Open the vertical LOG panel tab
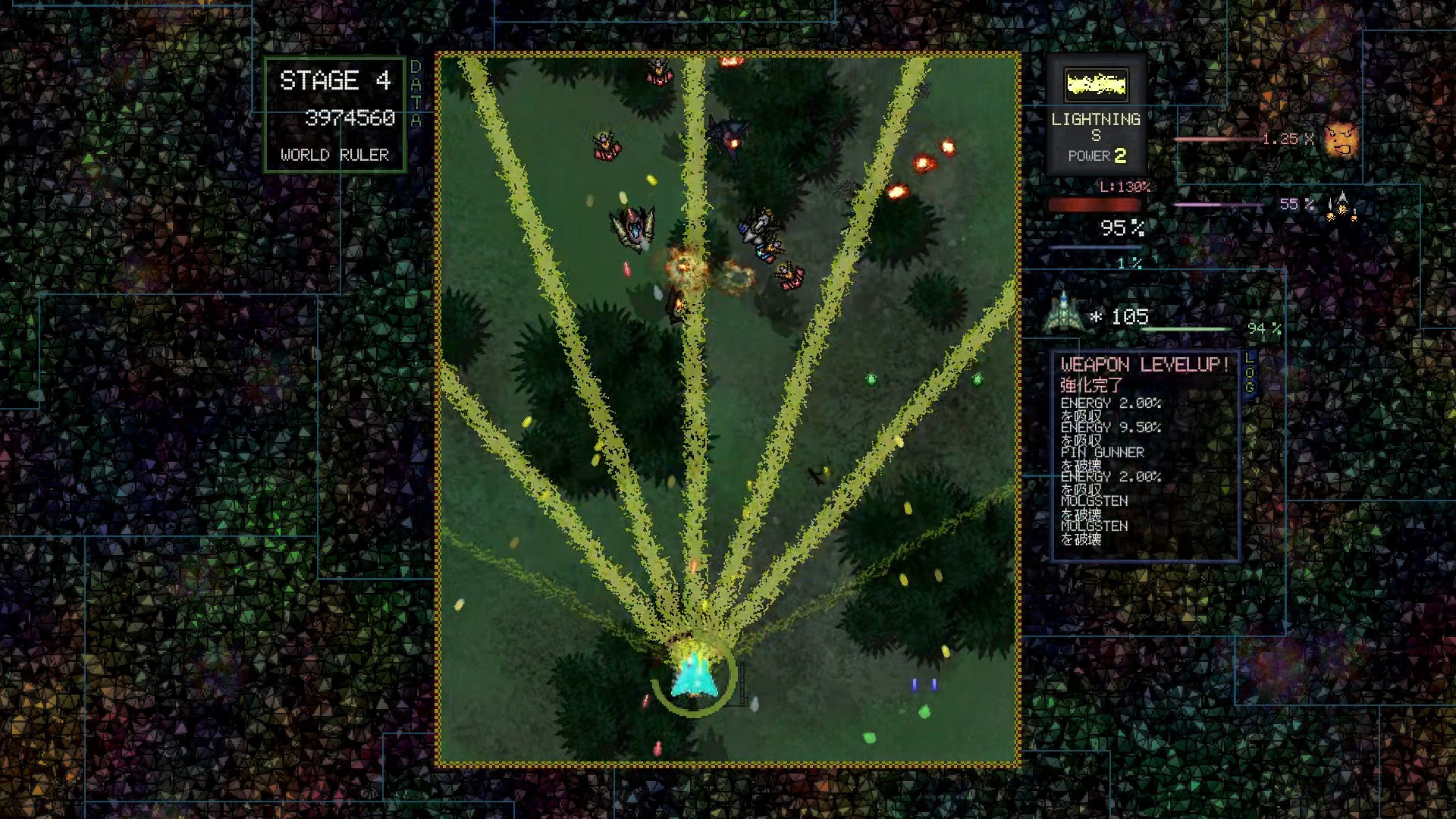1456x819 pixels. (x=1250, y=372)
